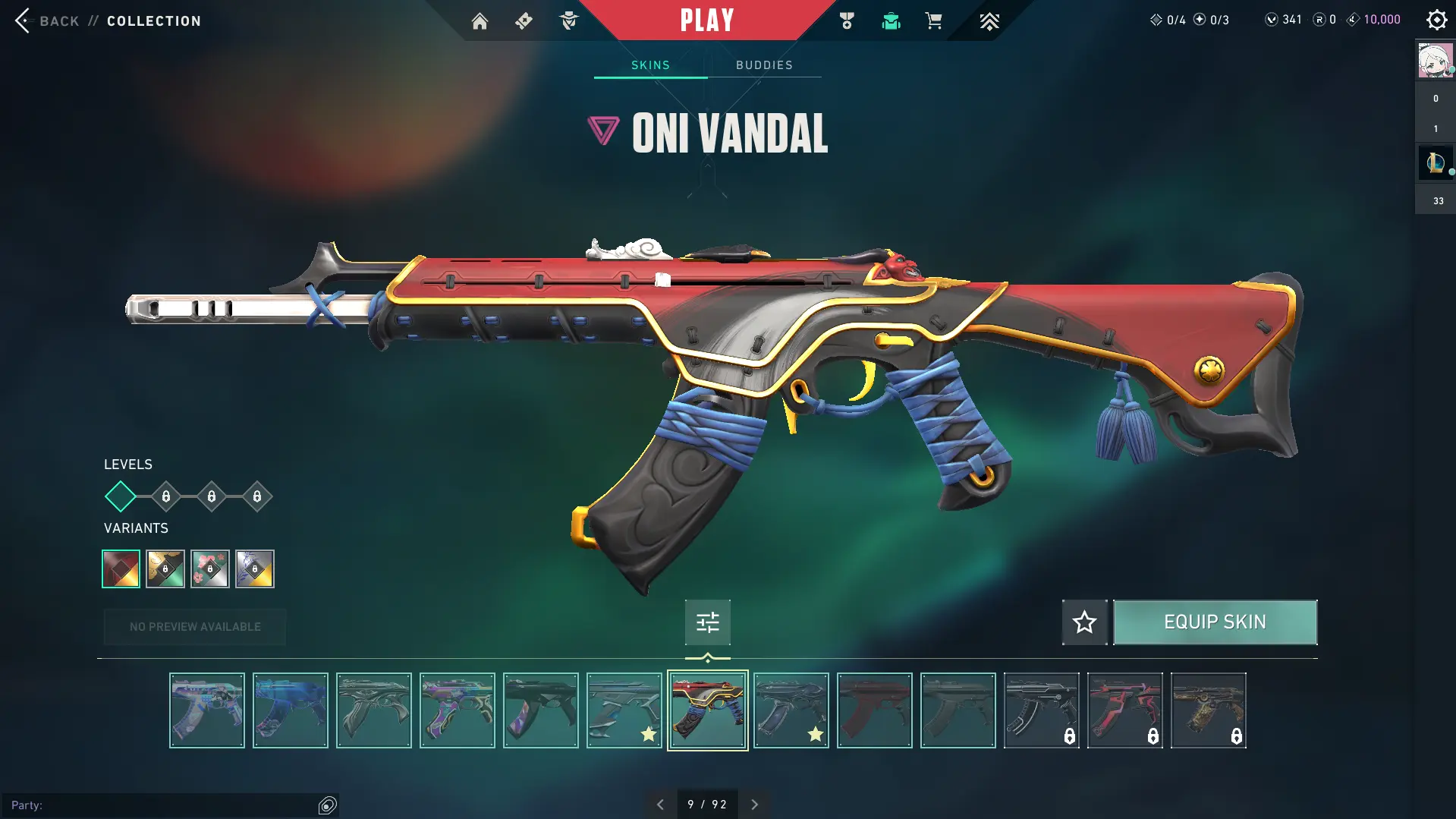Go to the previous skin page arrow

tap(660, 805)
